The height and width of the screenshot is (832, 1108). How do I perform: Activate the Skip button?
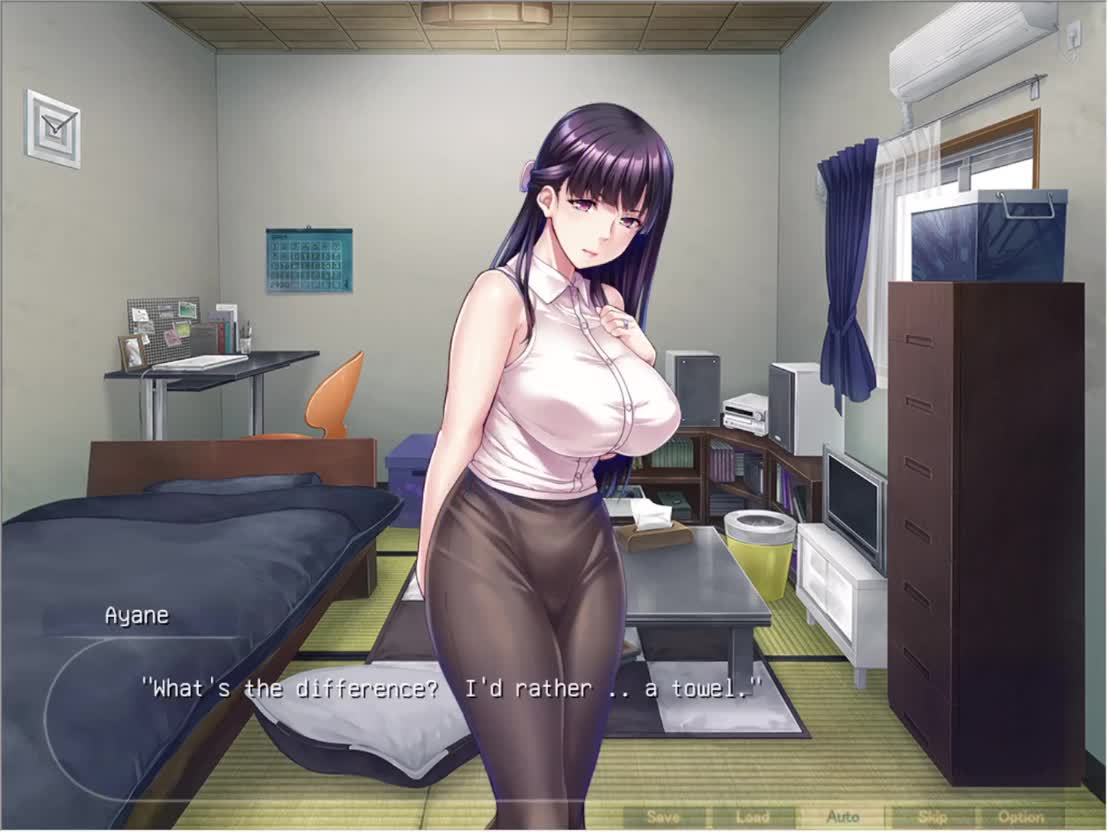932,817
